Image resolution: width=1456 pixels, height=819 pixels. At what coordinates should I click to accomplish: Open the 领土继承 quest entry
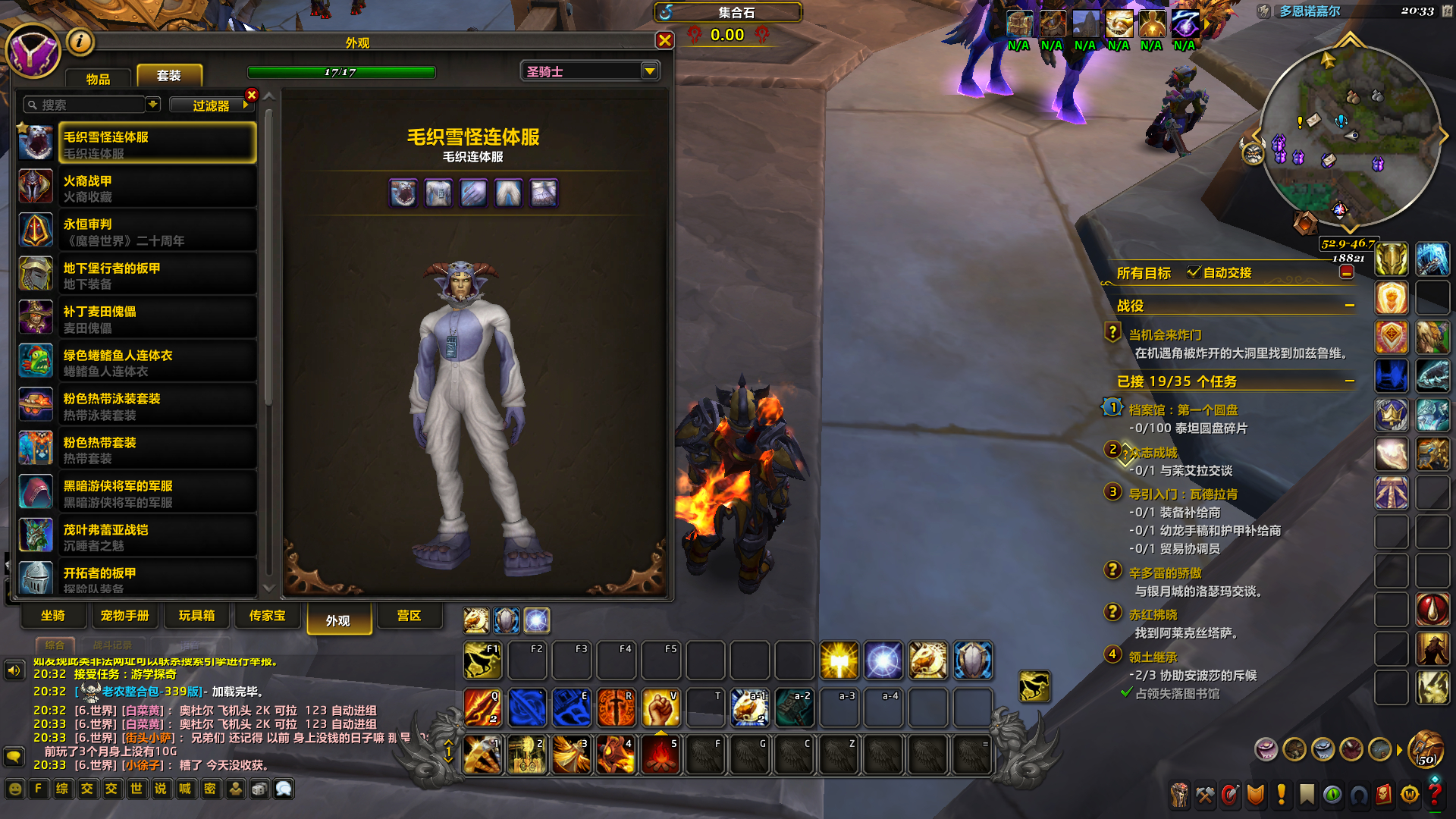click(x=1153, y=657)
